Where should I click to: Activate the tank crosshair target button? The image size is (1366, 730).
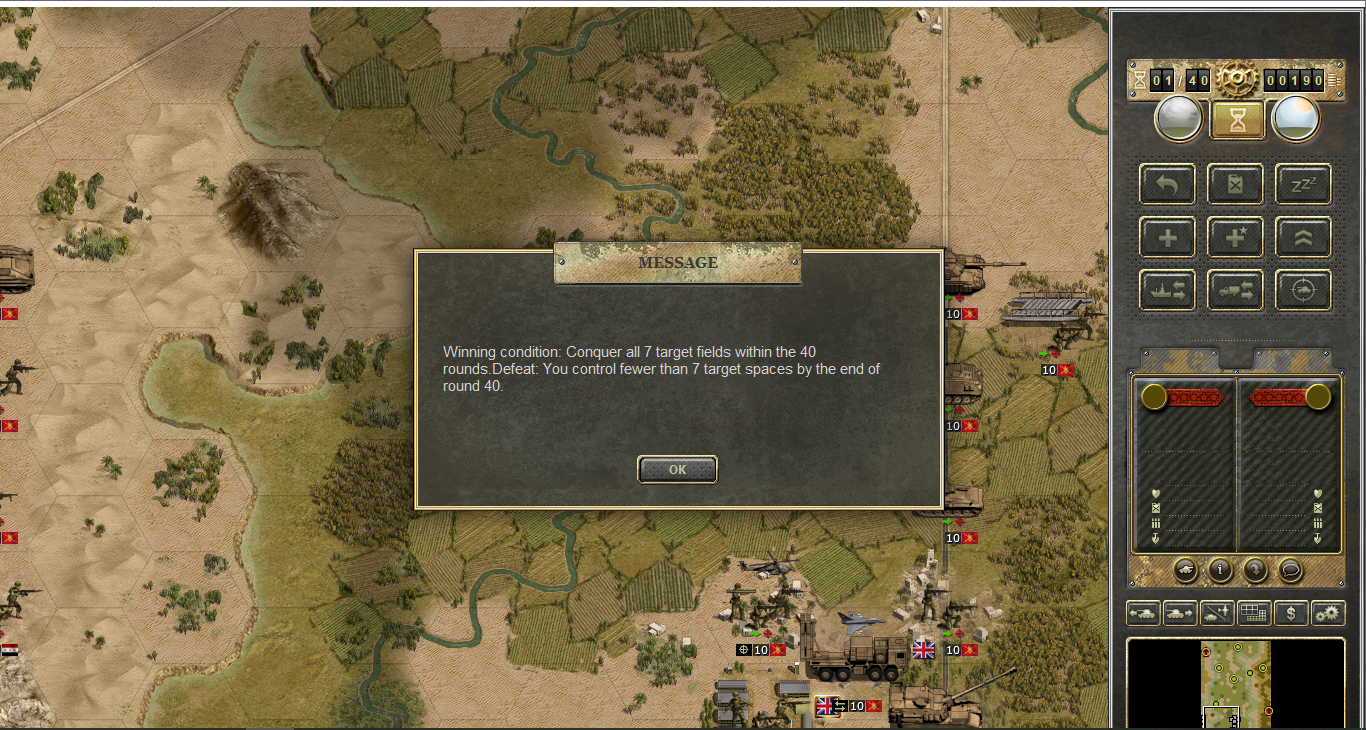point(1303,290)
